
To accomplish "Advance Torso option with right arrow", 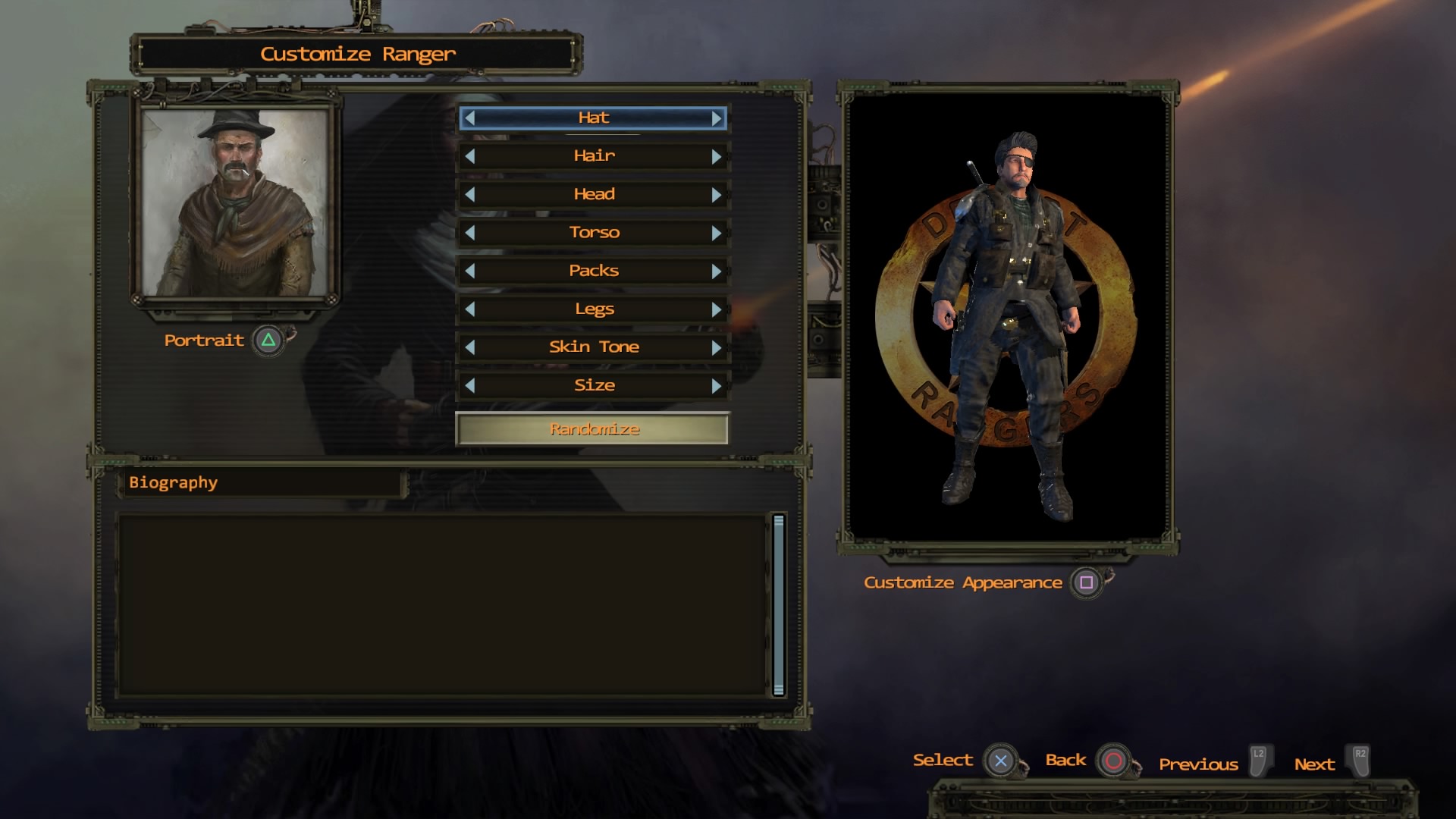I will tap(716, 233).
